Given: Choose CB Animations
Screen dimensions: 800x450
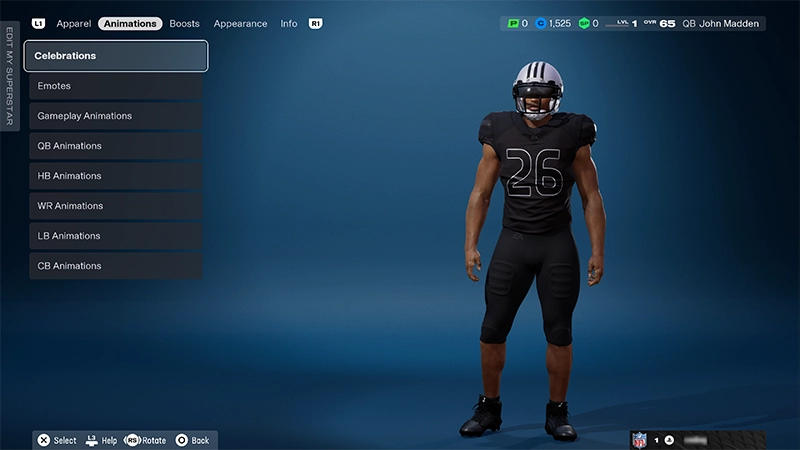Looking at the screenshot, I should click(116, 266).
